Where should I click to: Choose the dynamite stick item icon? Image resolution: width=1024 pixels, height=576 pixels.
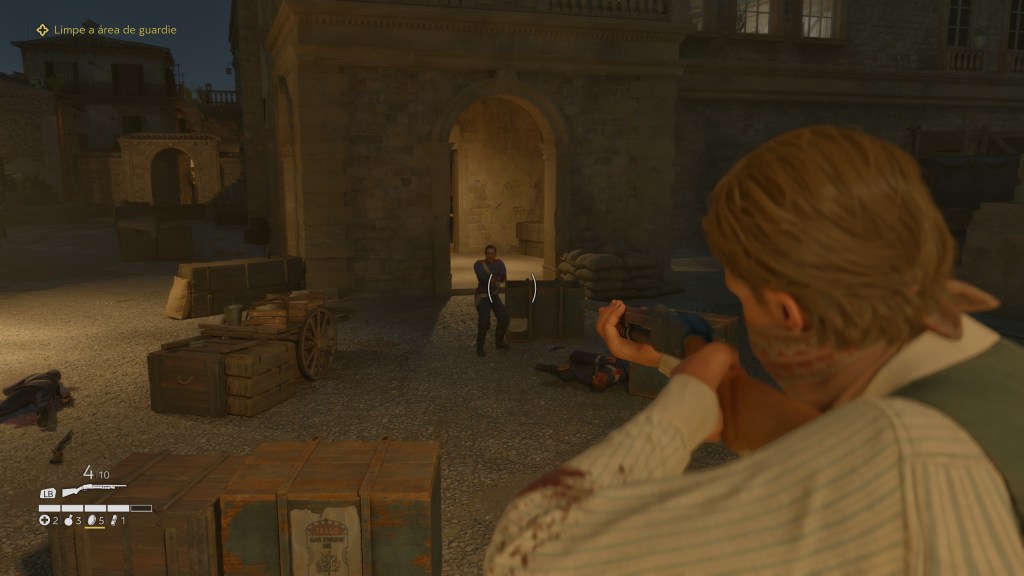pos(114,521)
